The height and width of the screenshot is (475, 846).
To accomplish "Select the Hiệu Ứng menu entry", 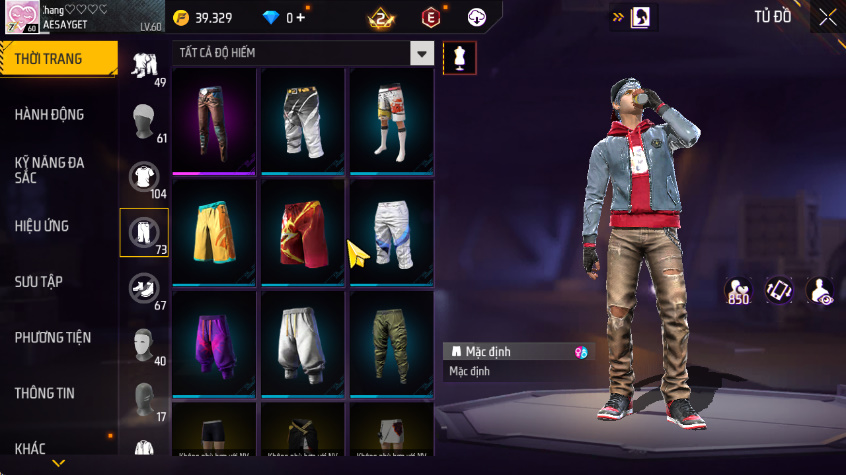I will click(x=42, y=226).
